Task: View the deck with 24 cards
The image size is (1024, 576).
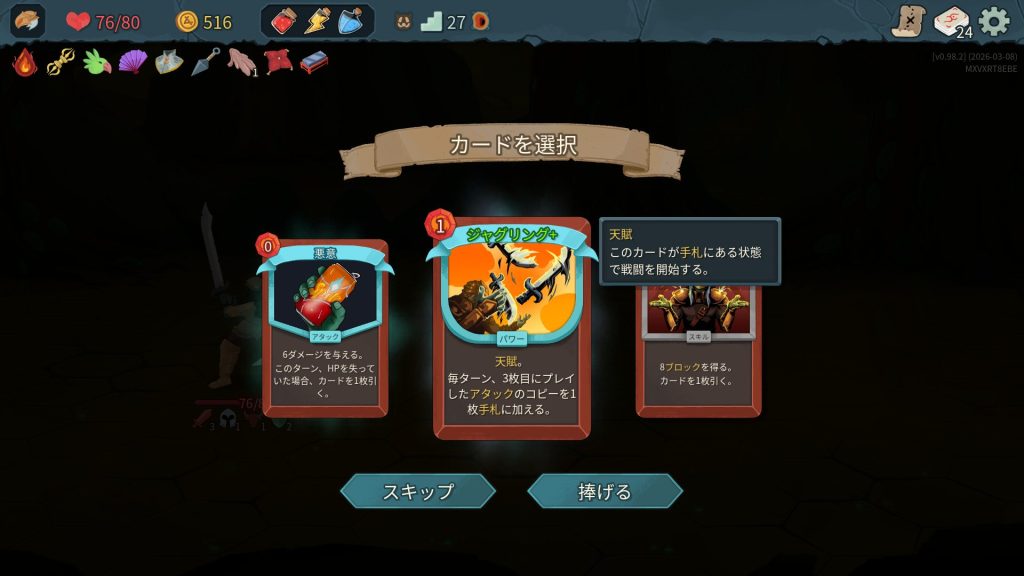Action: [x=951, y=21]
